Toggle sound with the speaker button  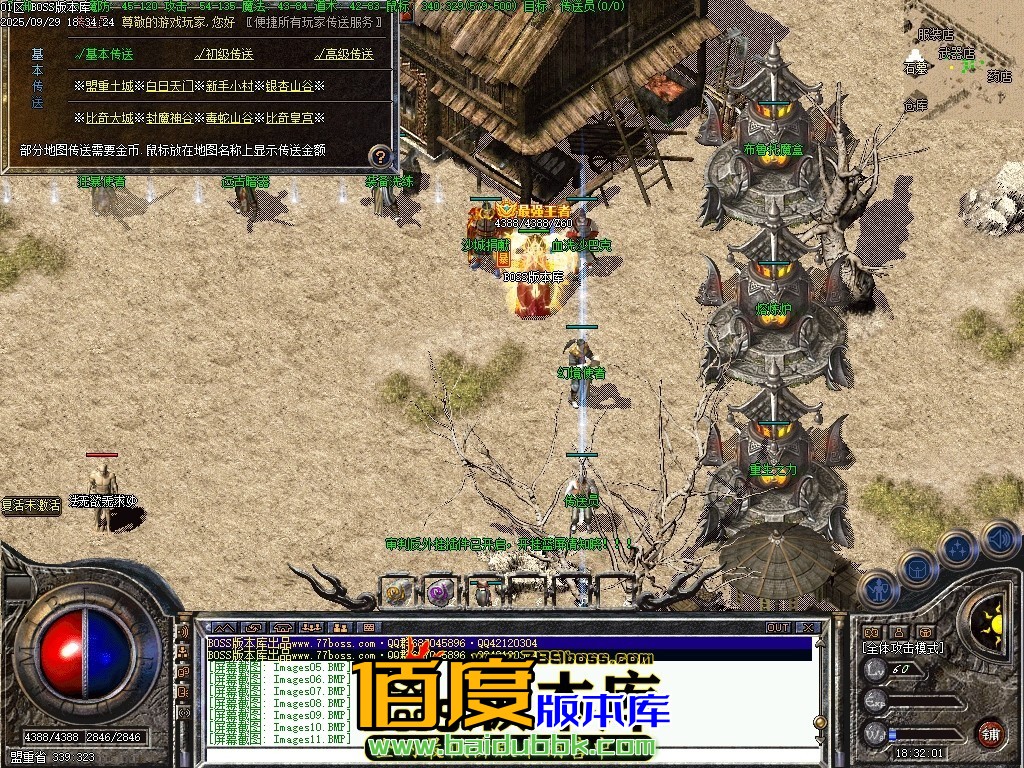coord(998,539)
